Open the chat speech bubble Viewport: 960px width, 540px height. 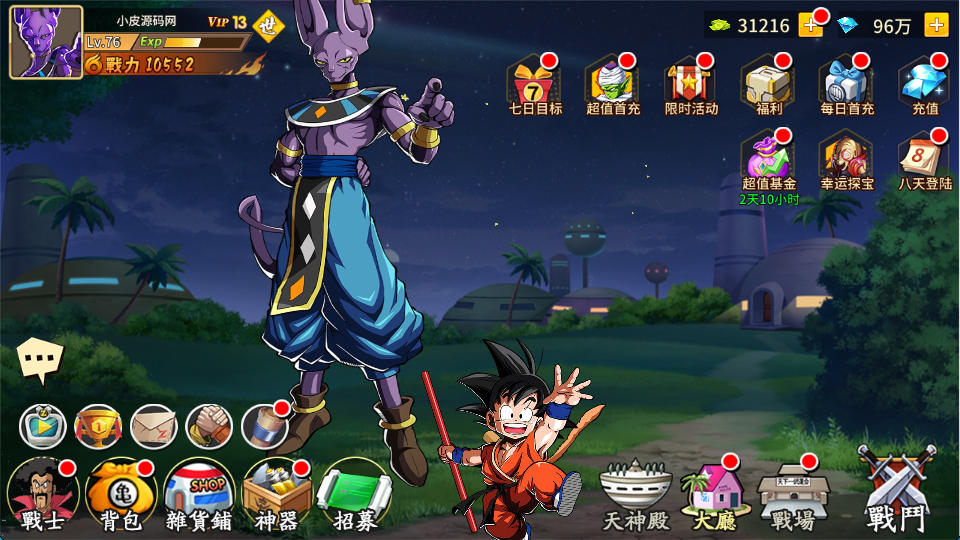40,360
